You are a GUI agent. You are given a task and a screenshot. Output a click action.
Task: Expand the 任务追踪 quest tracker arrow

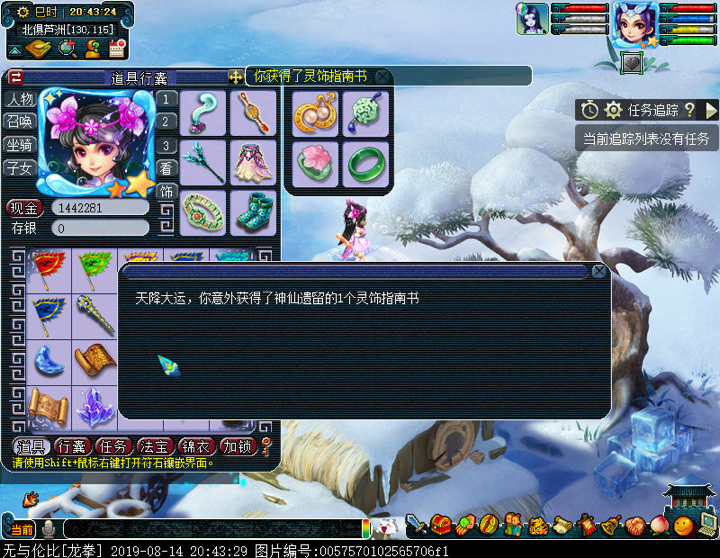click(x=711, y=110)
